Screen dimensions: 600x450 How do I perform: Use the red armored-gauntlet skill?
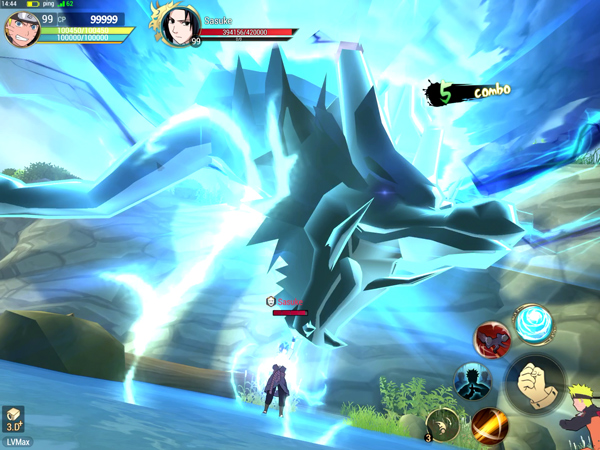tap(492, 341)
